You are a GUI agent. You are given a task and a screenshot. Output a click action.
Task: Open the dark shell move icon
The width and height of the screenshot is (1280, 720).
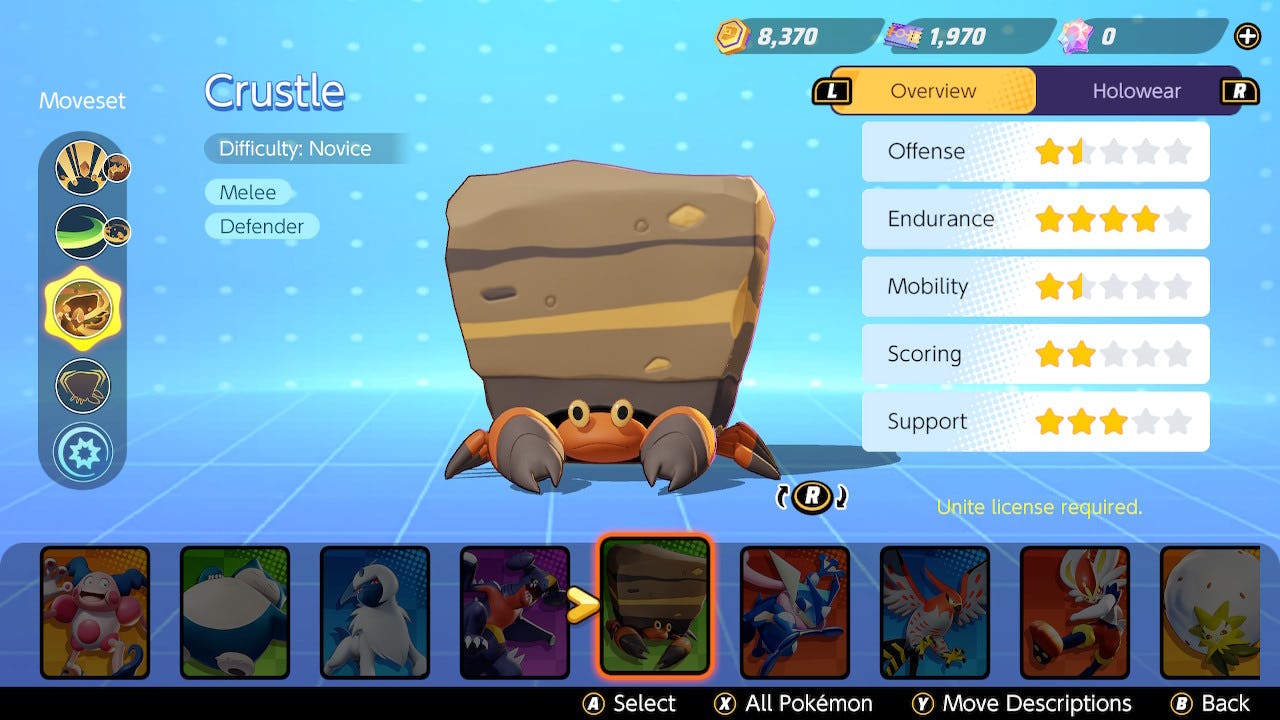point(82,385)
